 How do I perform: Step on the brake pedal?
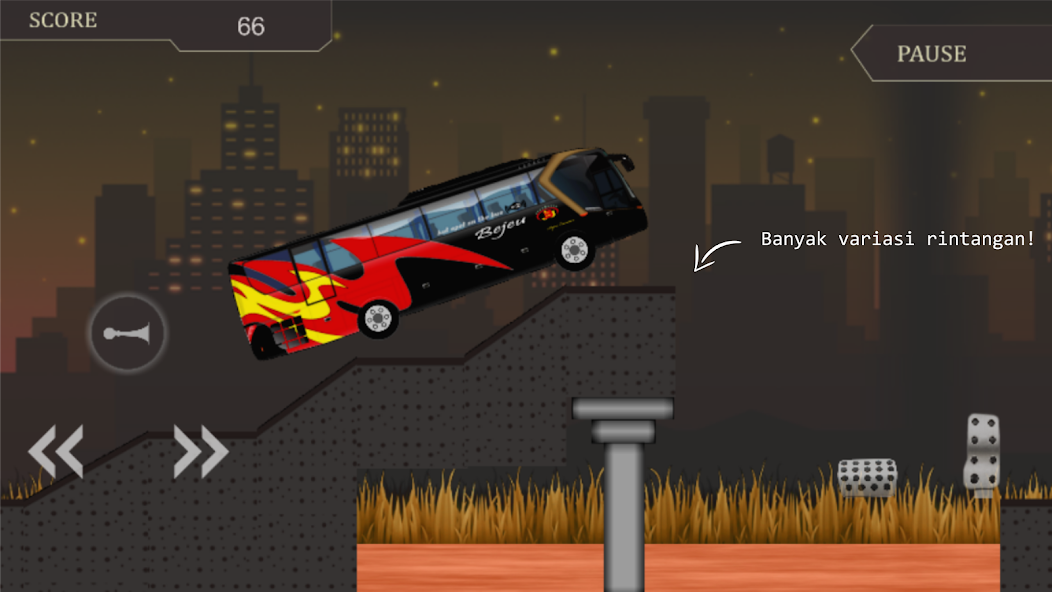coord(867,477)
